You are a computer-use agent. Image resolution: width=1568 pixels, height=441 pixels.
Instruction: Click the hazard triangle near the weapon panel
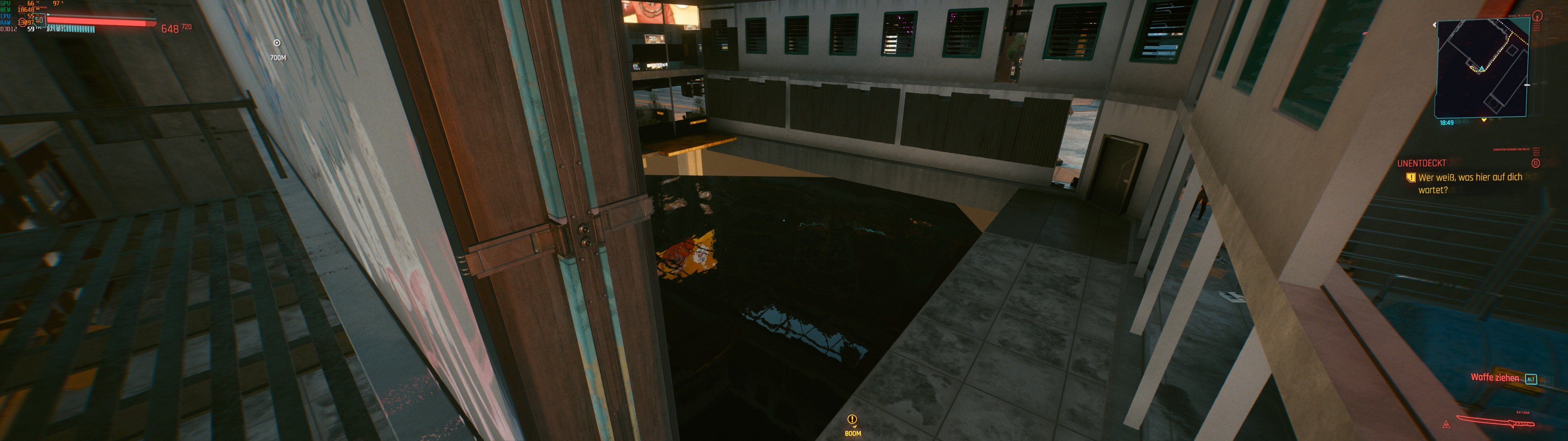point(1448,425)
